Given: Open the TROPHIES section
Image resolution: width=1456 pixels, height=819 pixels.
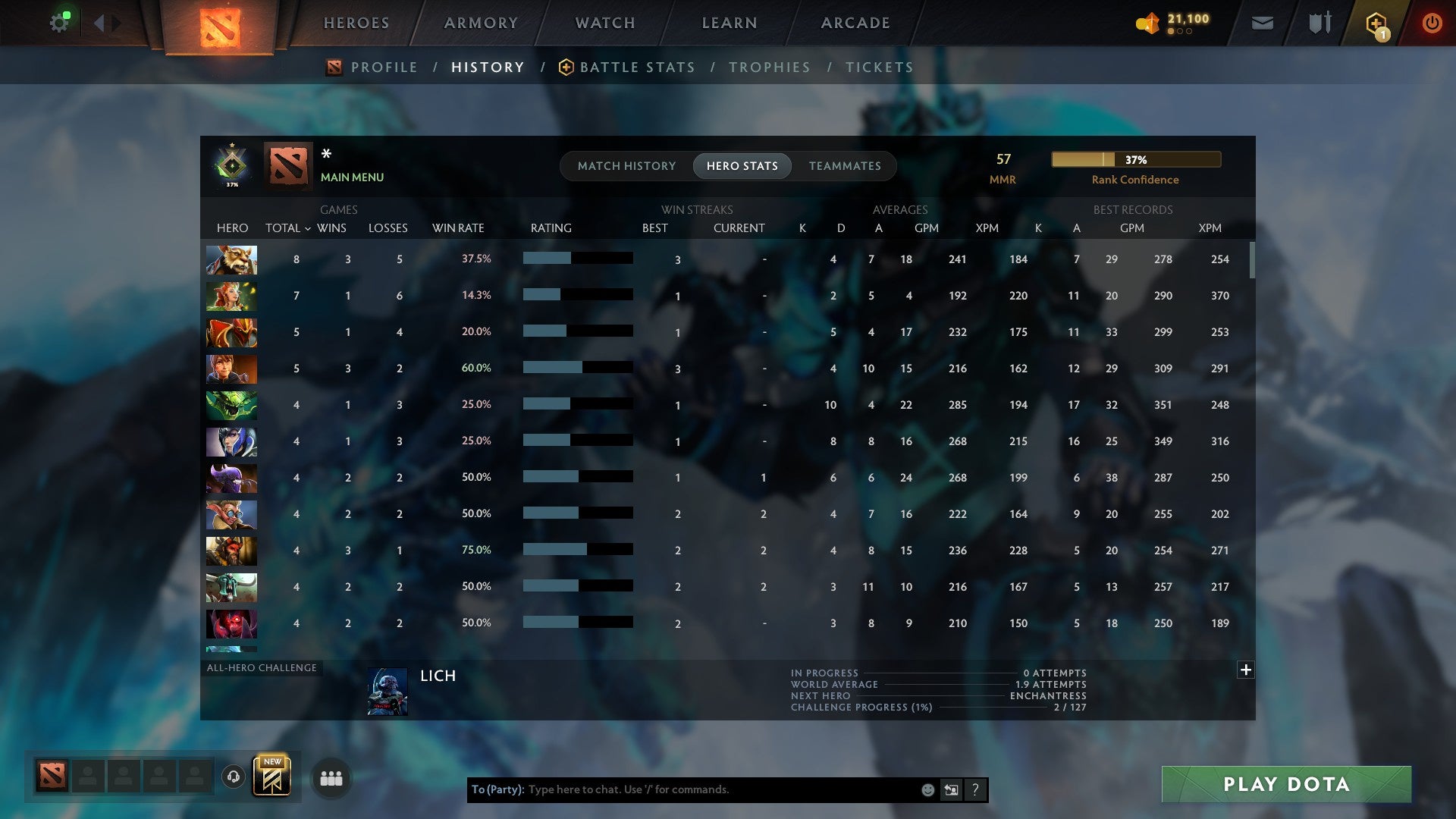Looking at the screenshot, I should 769,67.
